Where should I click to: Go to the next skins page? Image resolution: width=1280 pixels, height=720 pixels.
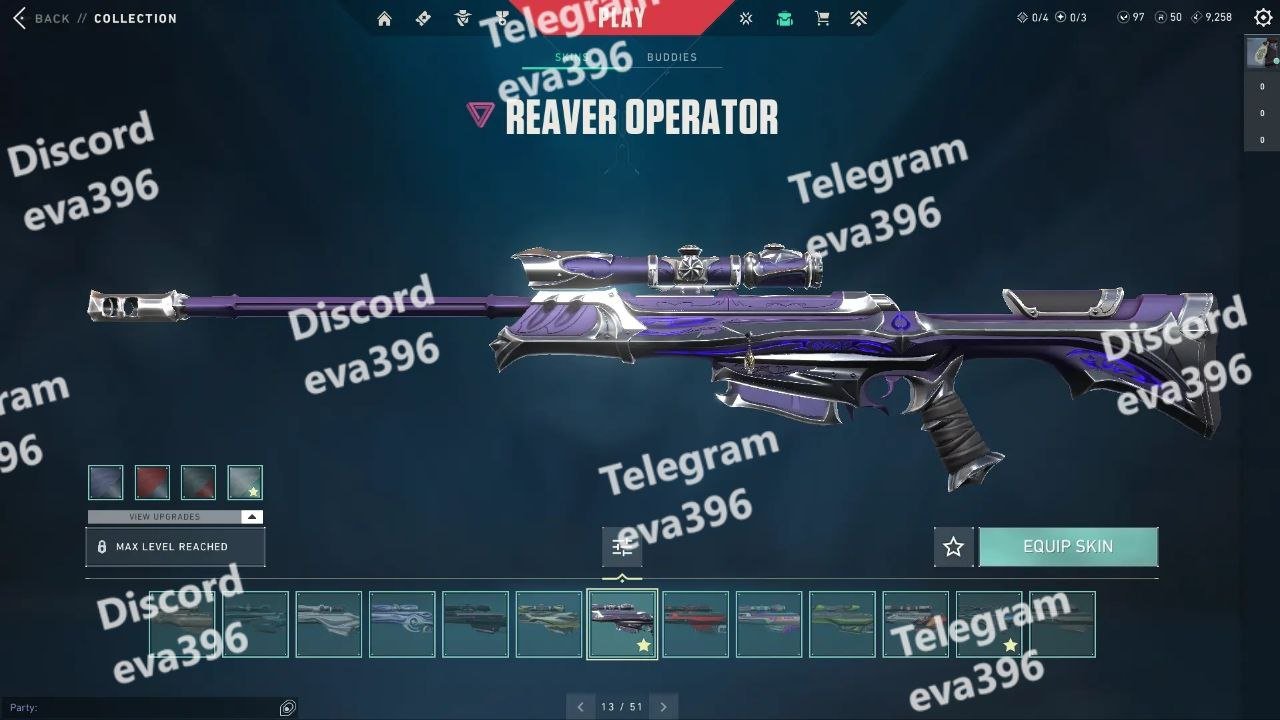(x=663, y=707)
